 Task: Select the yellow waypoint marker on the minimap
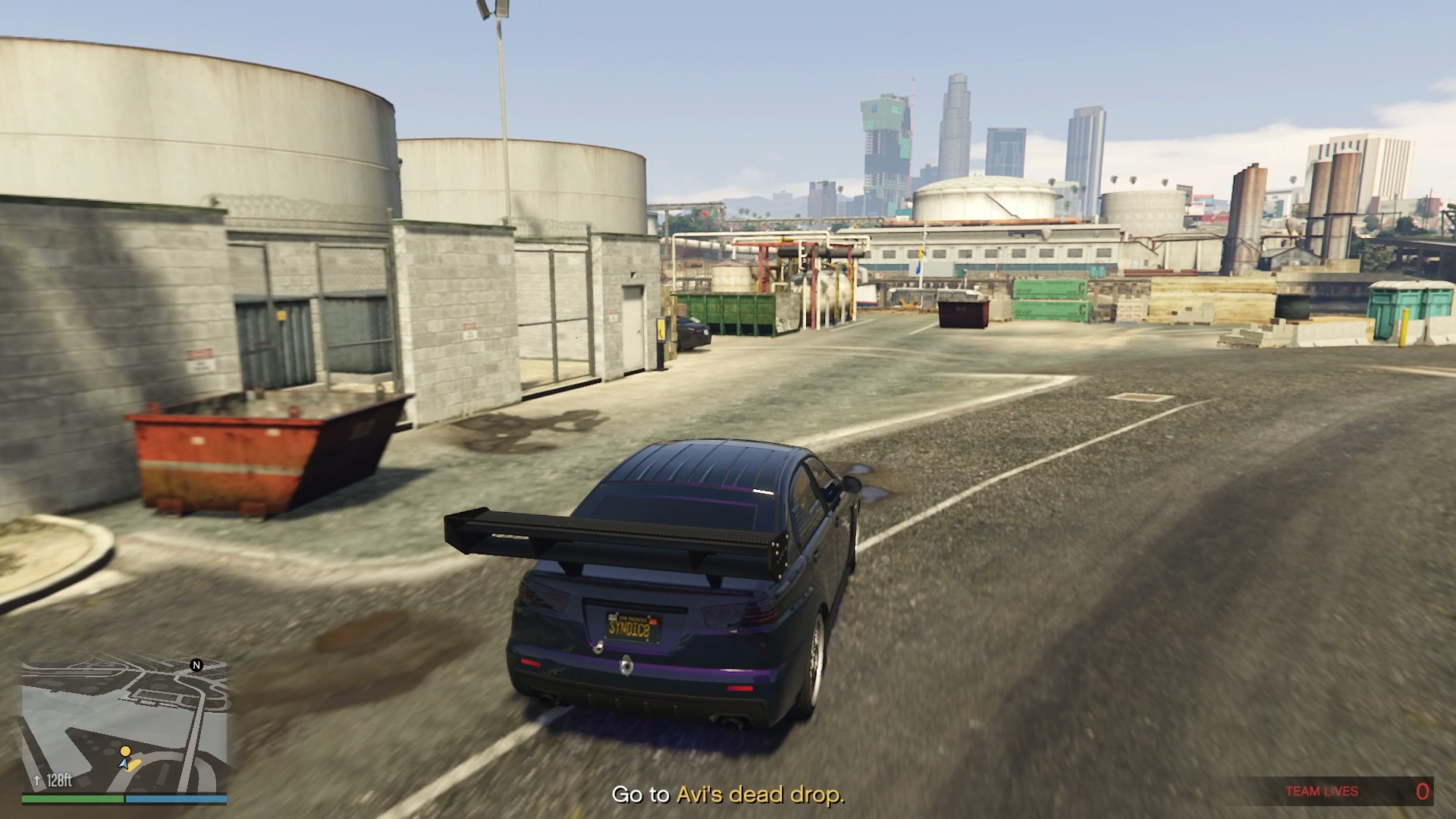tap(125, 751)
